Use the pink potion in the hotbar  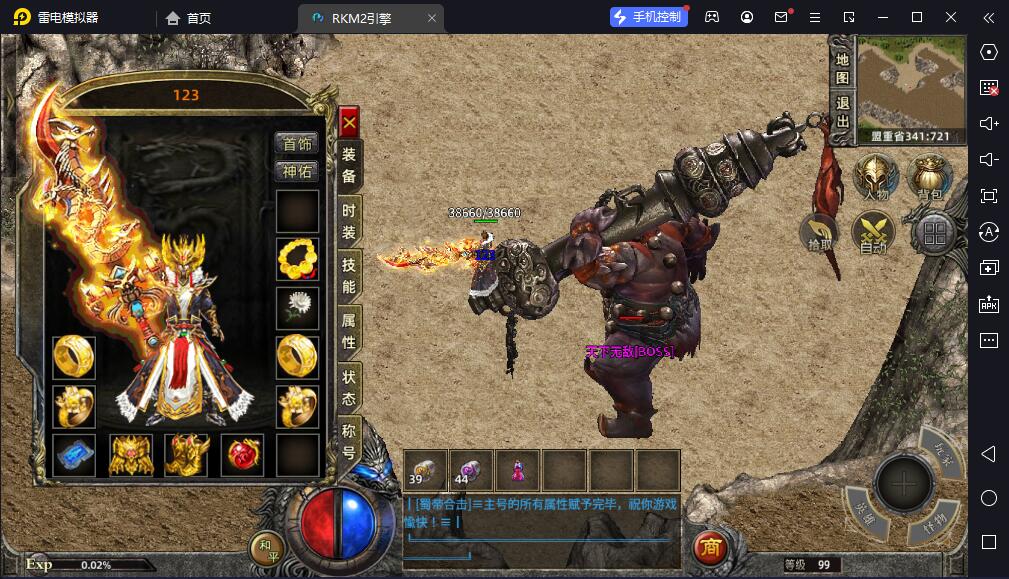coord(518,469)
